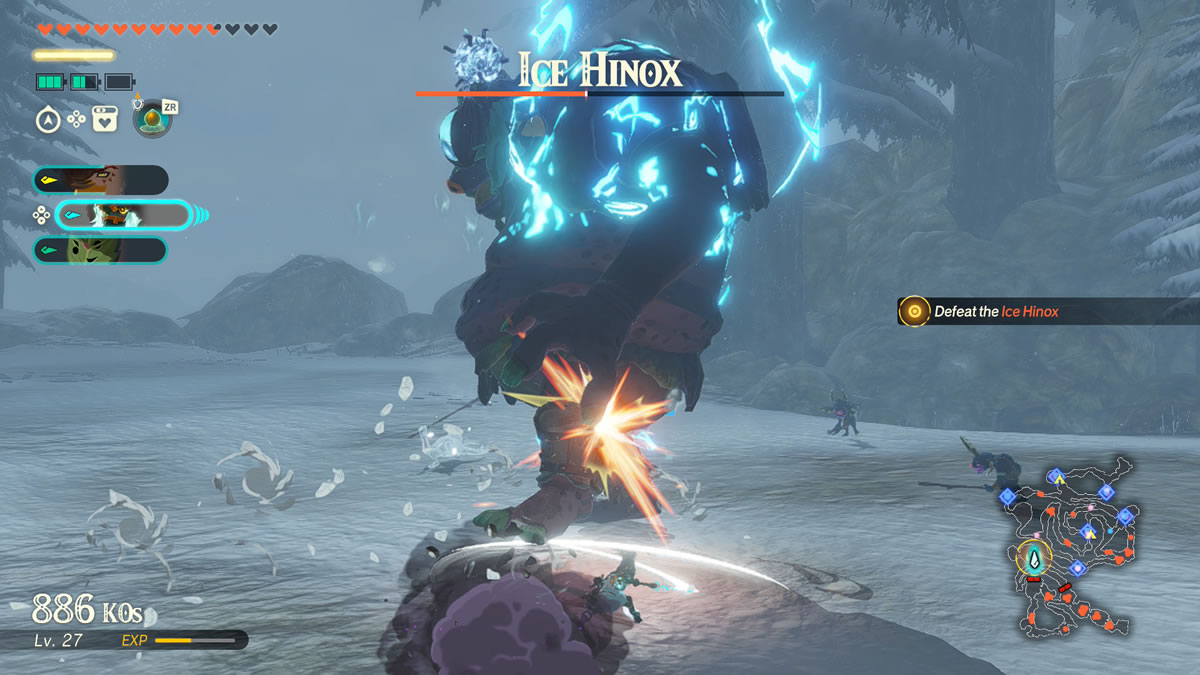1200x675 pixels.
Task: Choose the portrait with red face markings
Action: [100, 180]
